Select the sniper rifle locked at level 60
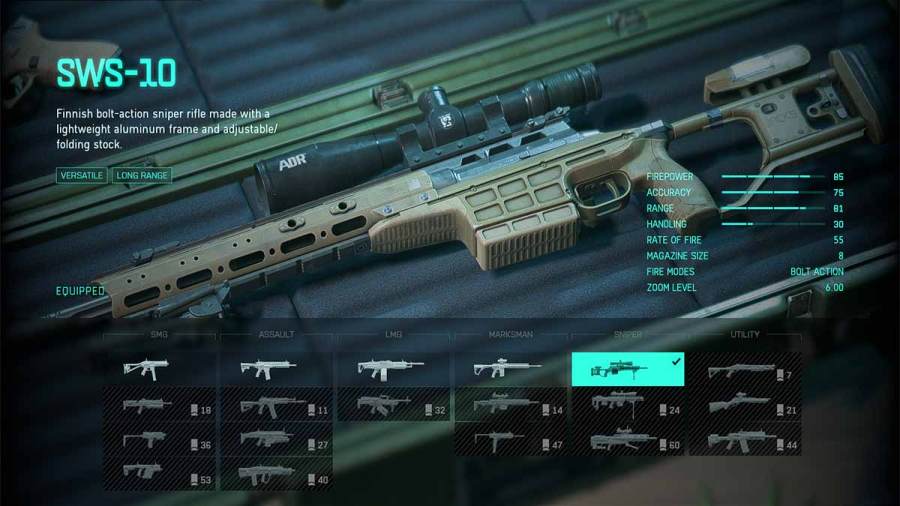900x506 pixels. click(627, 439)
